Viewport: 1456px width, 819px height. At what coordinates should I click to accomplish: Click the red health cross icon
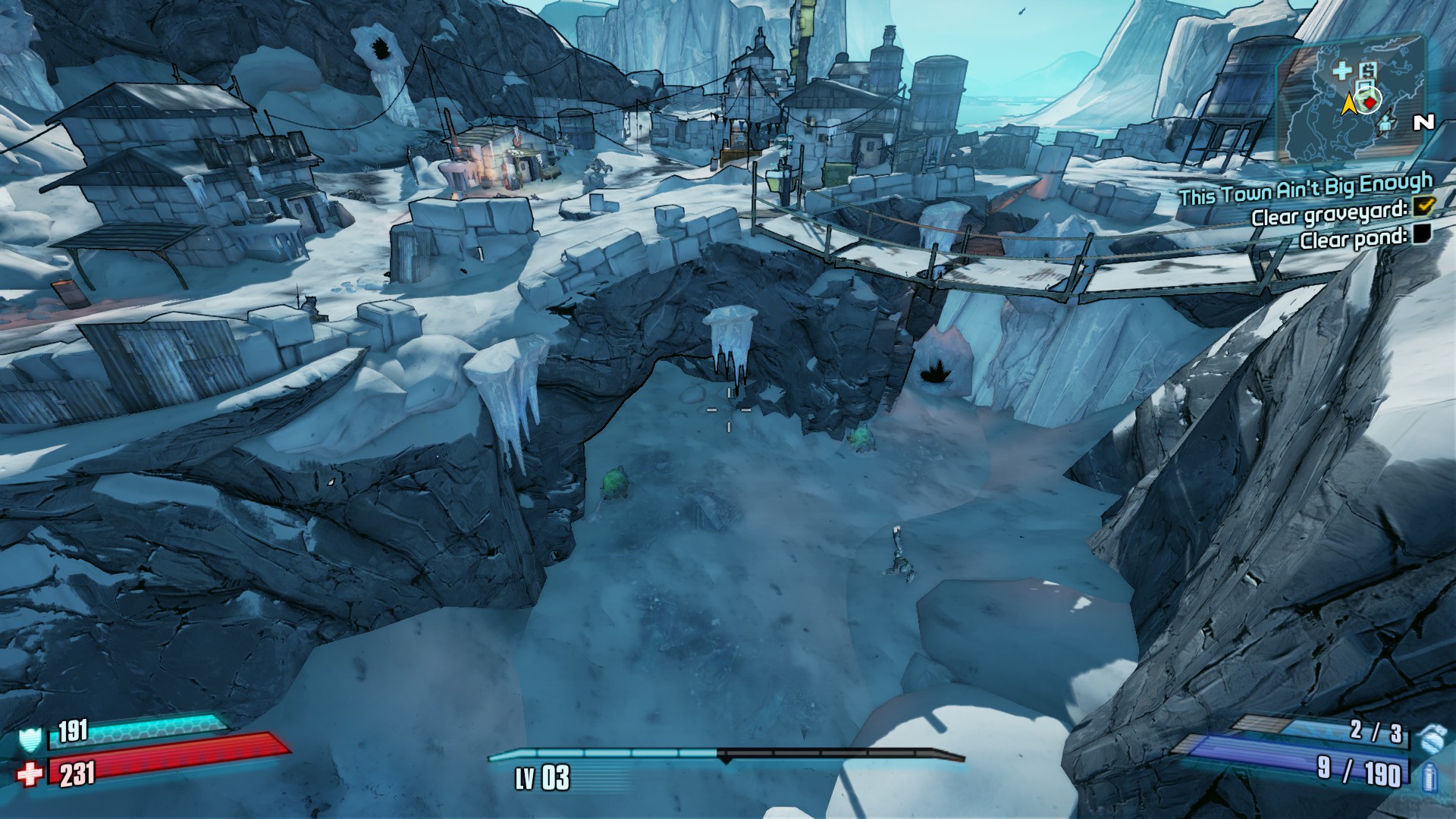[30, 774]
